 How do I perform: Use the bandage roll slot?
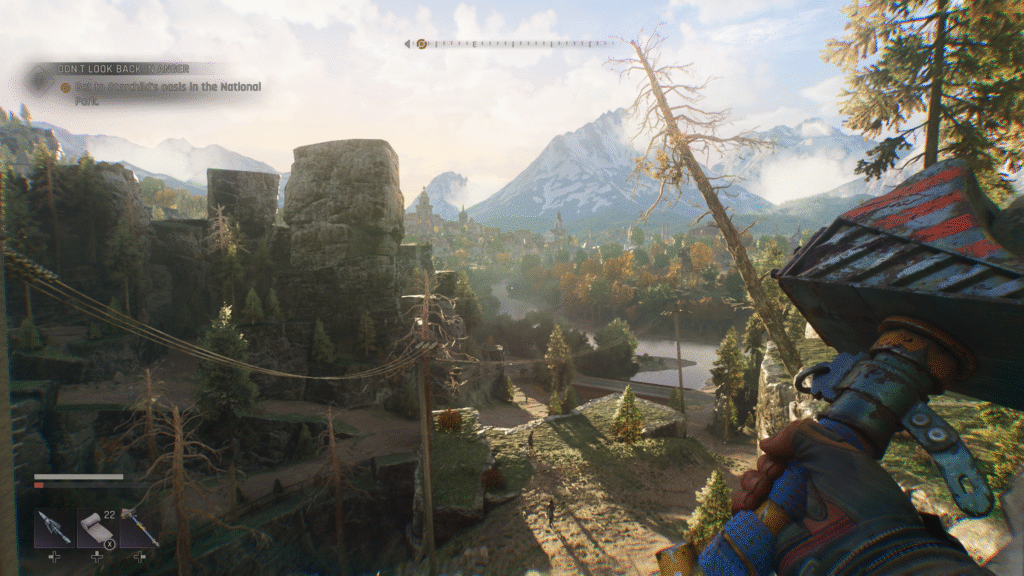[96, 527]
